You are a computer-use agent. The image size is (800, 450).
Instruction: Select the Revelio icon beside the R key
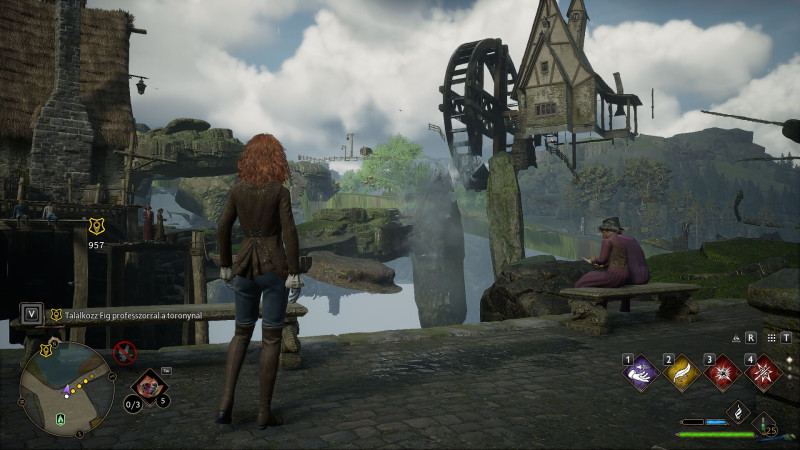[x=735, y=338]
